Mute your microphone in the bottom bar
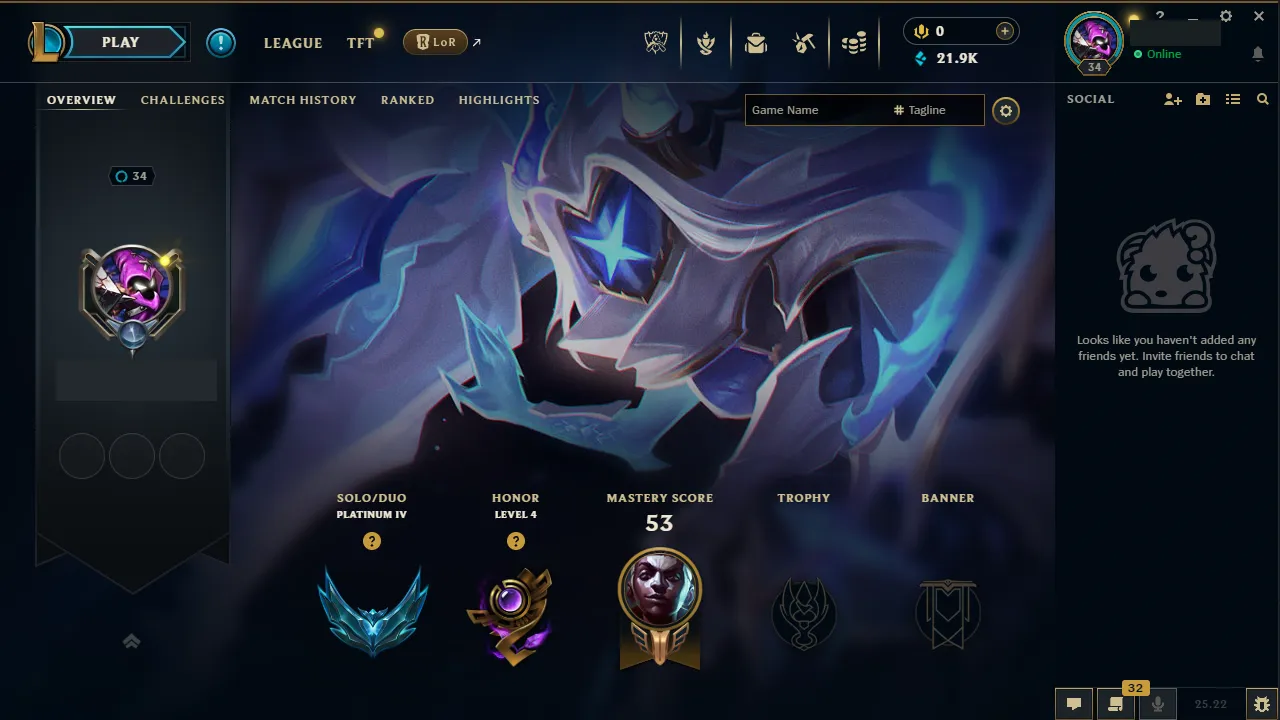 [1157, 703]
